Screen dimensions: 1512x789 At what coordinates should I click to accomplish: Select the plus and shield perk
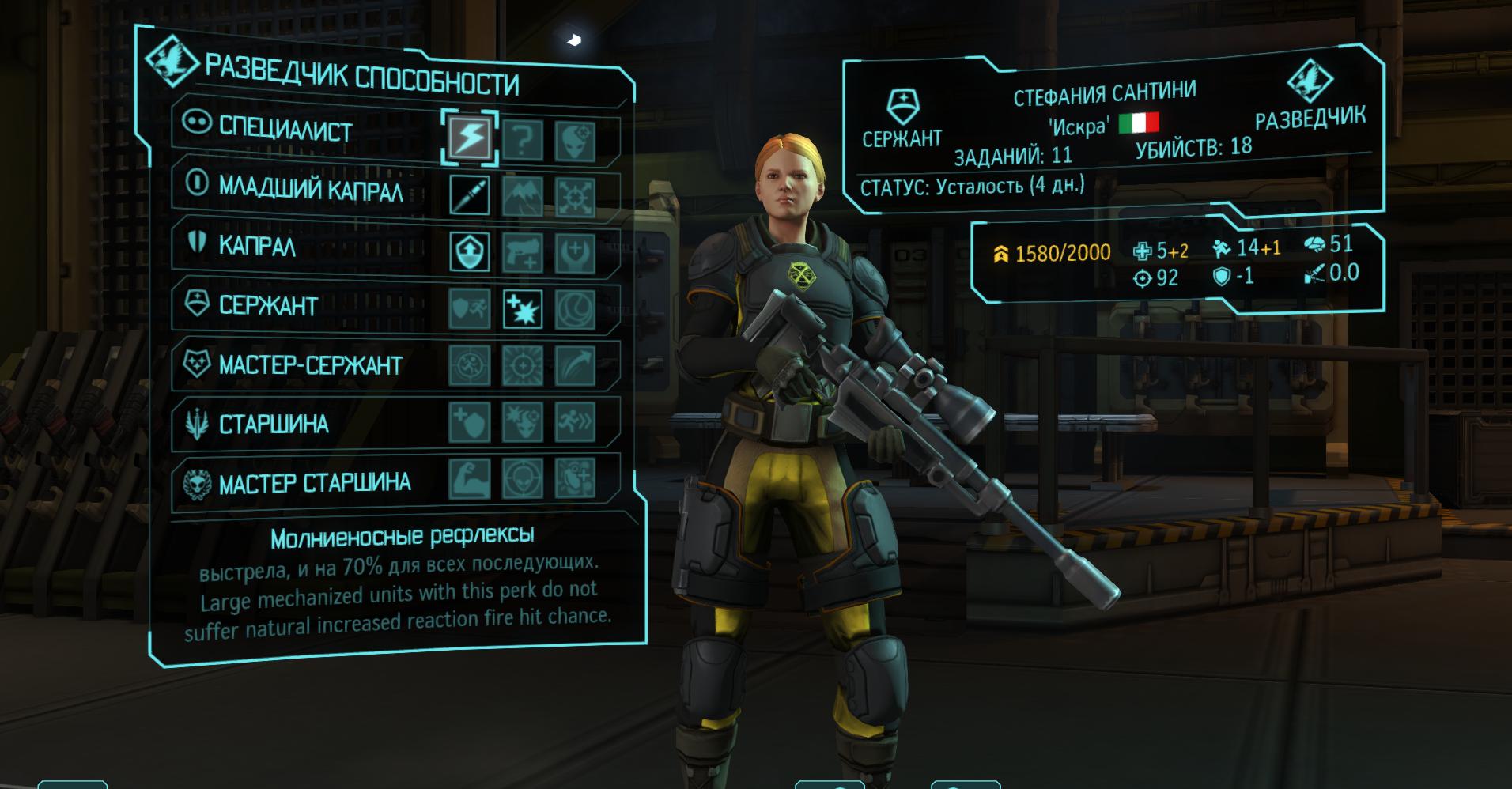click(x=470, y=422)
